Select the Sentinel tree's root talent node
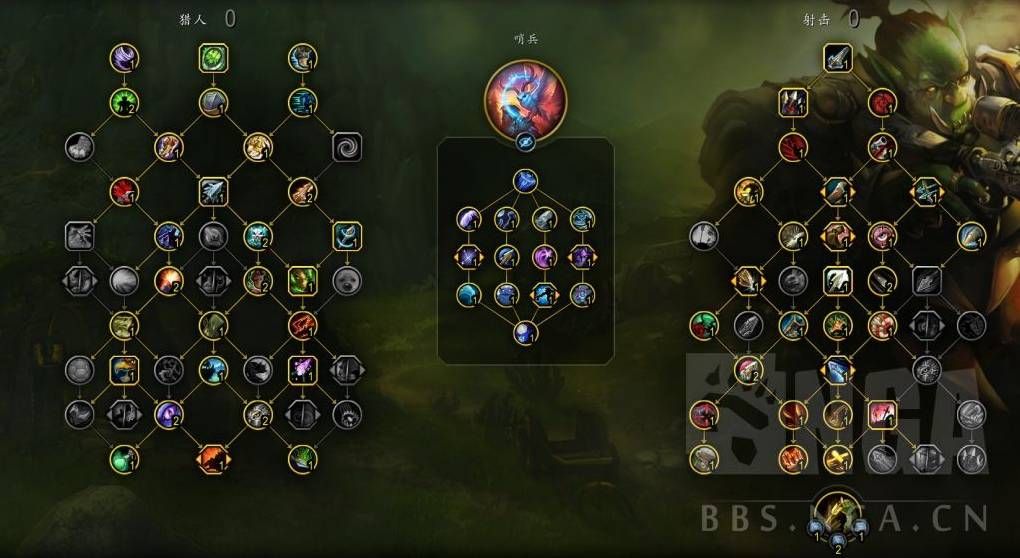1020x558 pixels. pos(526,181)
